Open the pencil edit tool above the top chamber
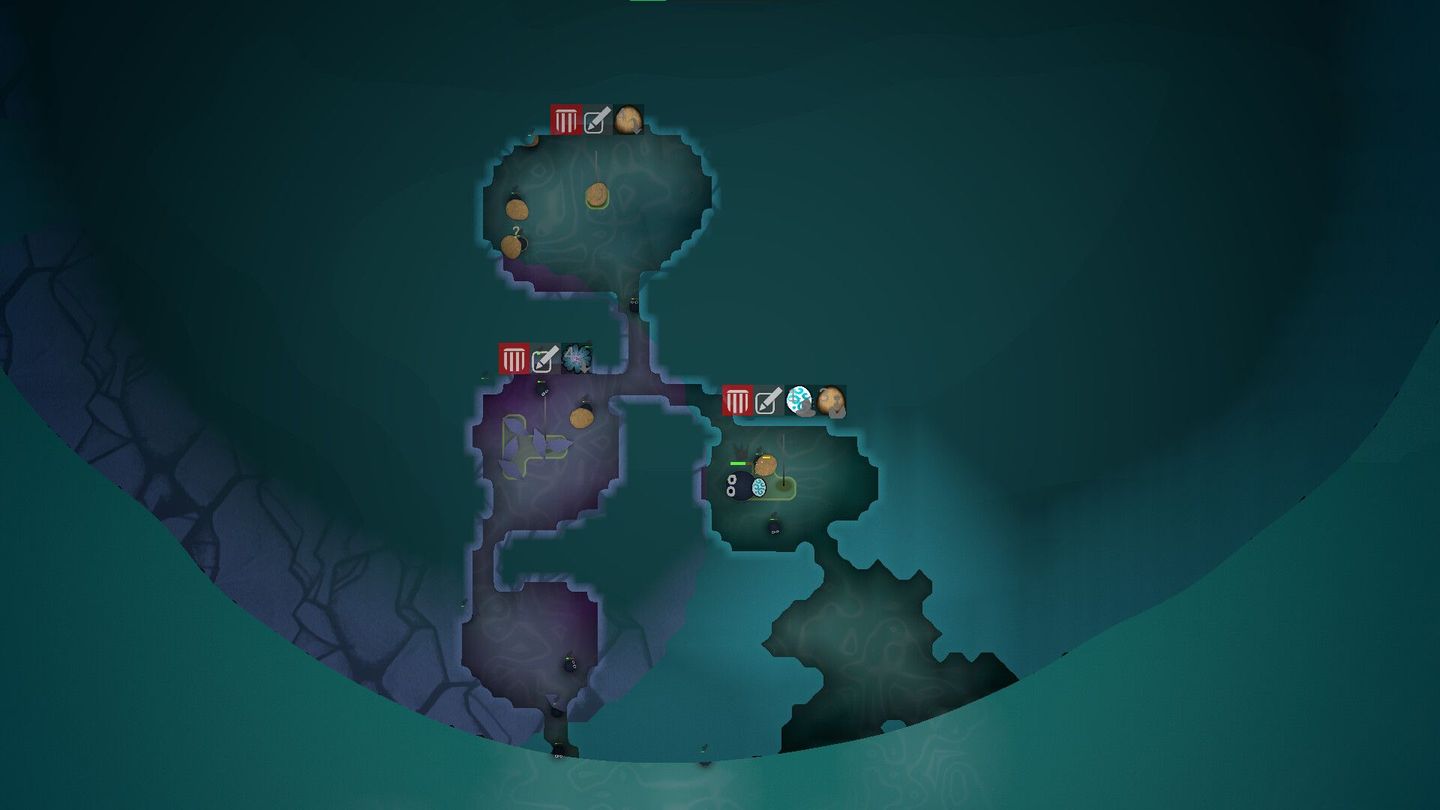This screenshot has width=1440, height=810. click(x=594, y=121)
